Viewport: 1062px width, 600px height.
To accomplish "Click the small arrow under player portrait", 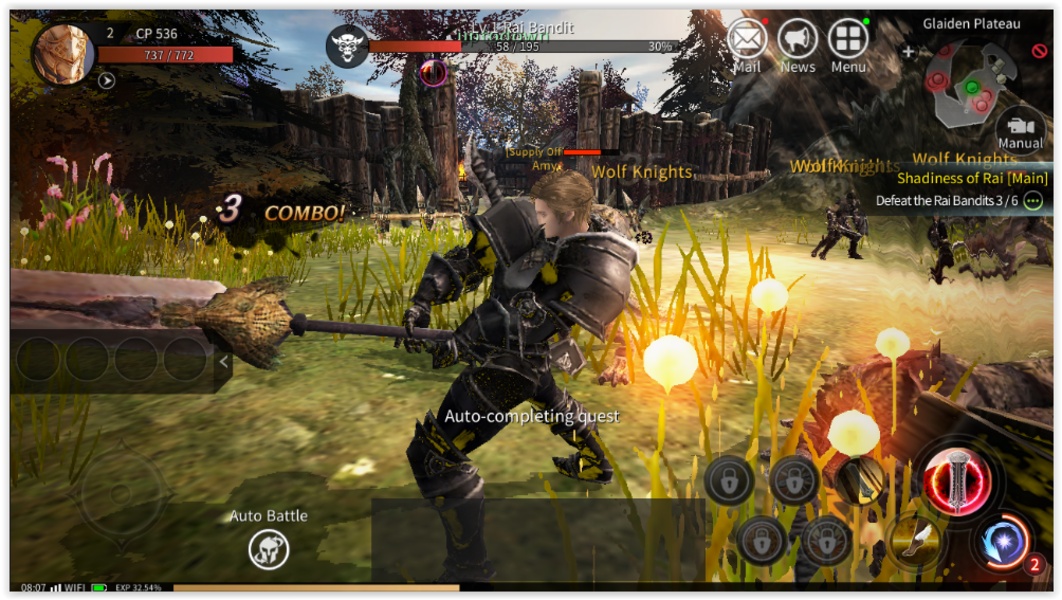I will pyautogui.click(x=106, y=81).
